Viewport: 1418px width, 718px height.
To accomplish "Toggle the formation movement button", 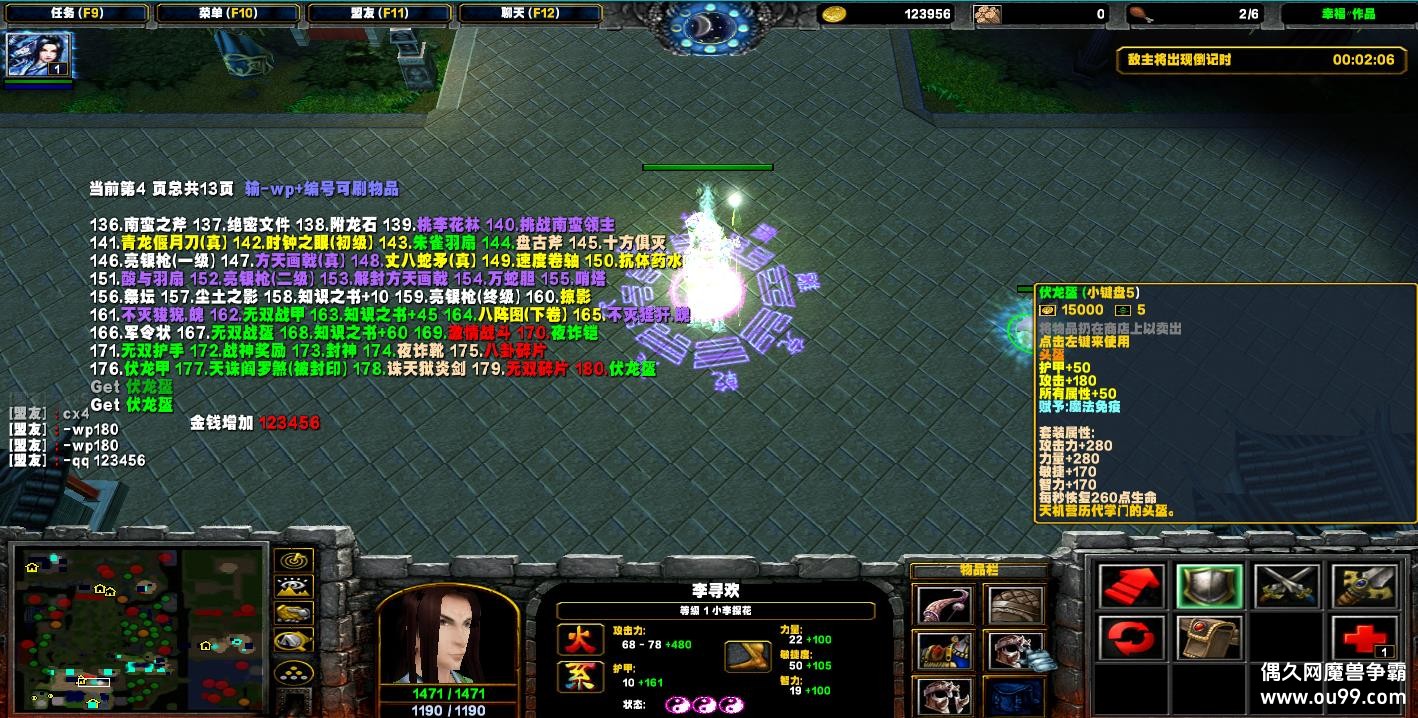I will pyautogui.click(x=294, y=672).
